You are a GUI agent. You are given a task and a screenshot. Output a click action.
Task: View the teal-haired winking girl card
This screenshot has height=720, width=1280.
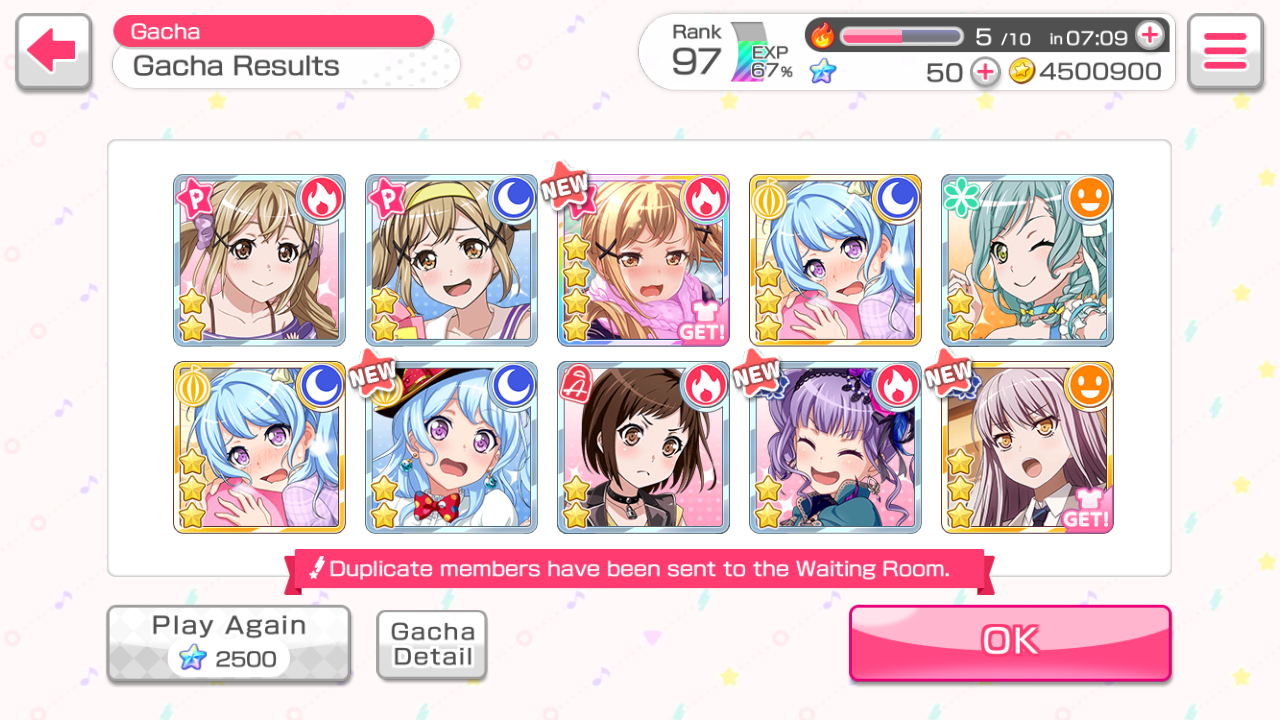[x=1027, y=260]
